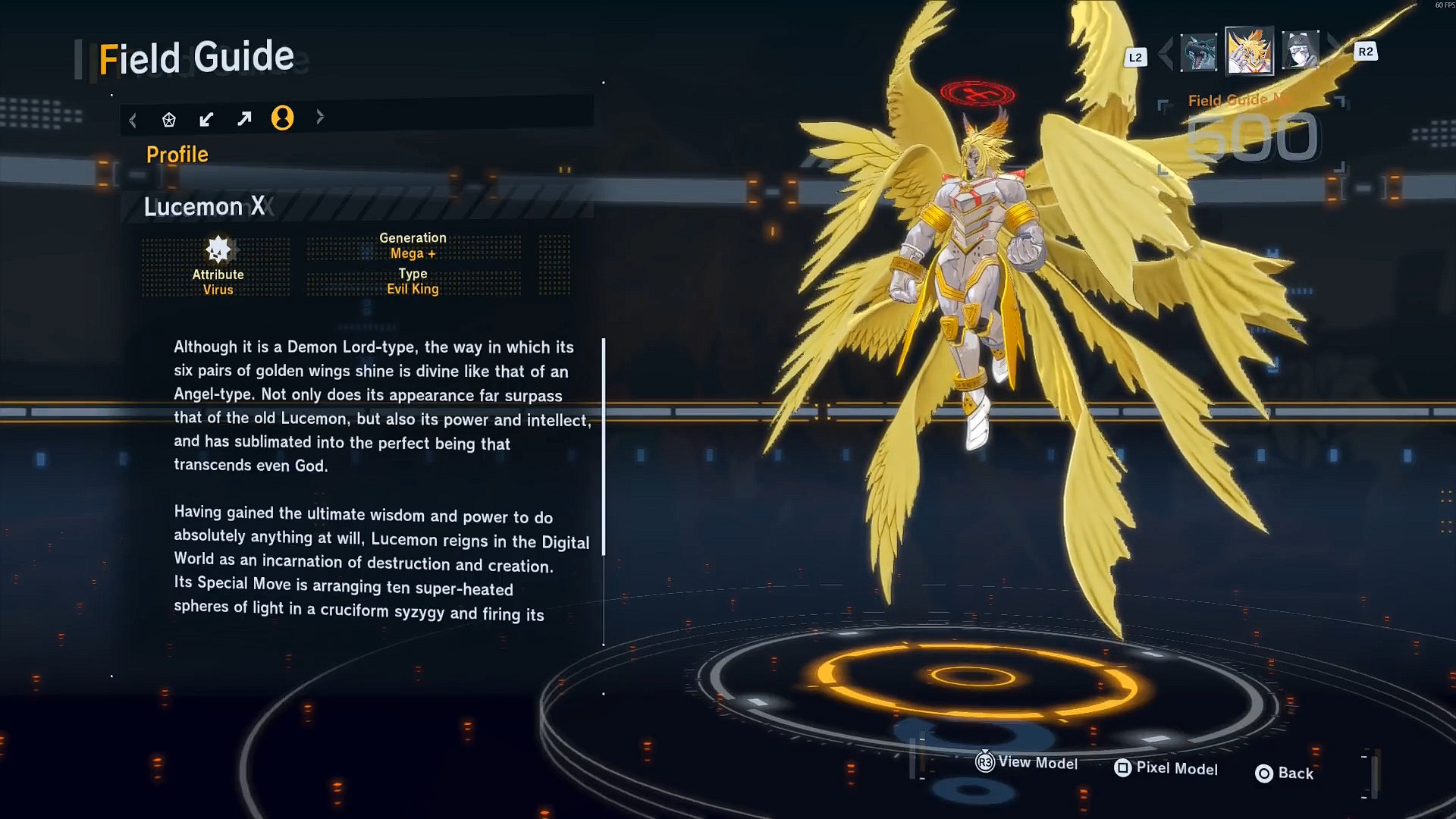This screenshot has height=819, width=1456.
Task: Show the Pixel Model
Action: click(1166, 768)
